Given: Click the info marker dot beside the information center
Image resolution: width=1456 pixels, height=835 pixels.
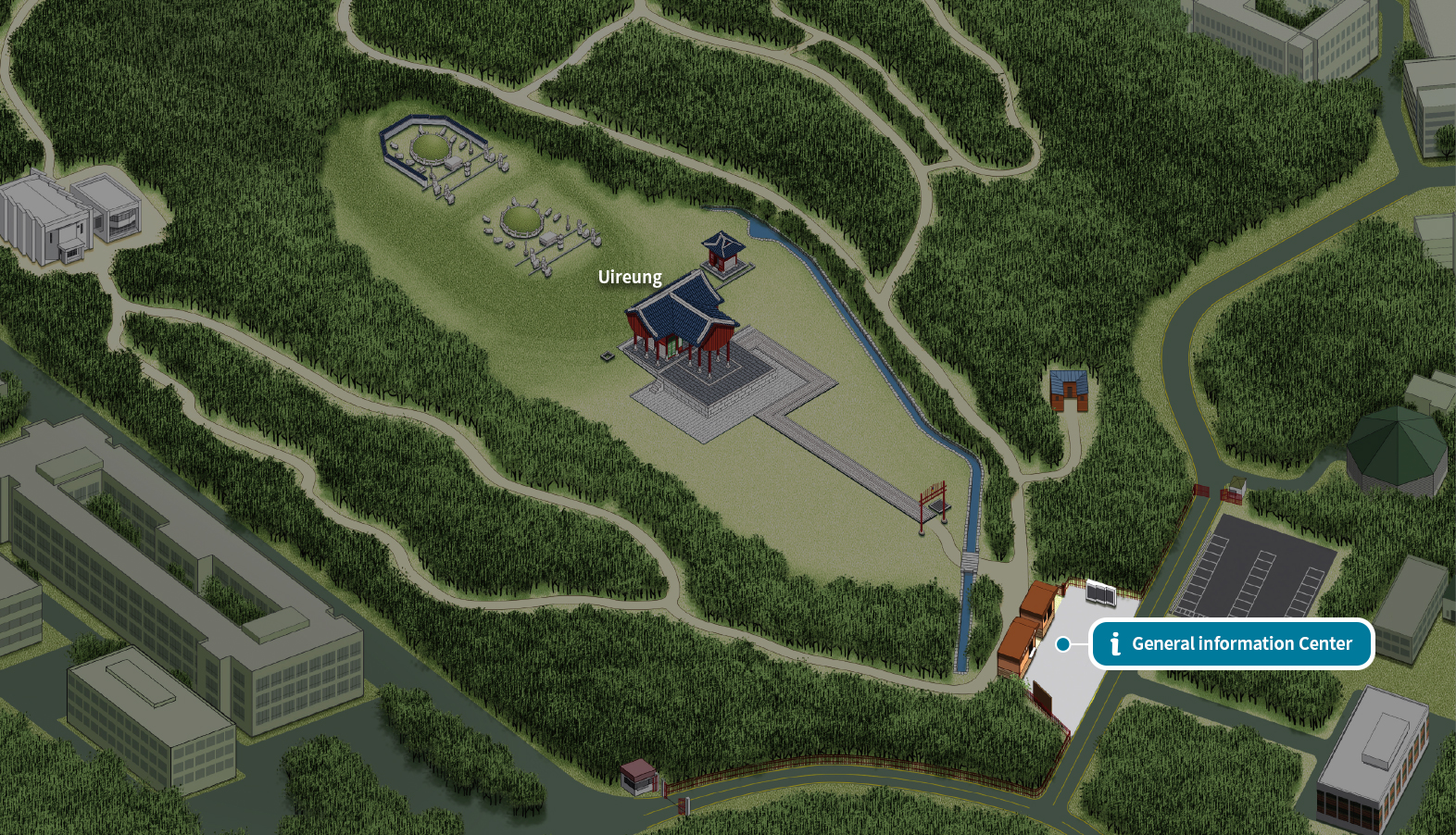Looking at the screenshot, I should coord(1063,644).
